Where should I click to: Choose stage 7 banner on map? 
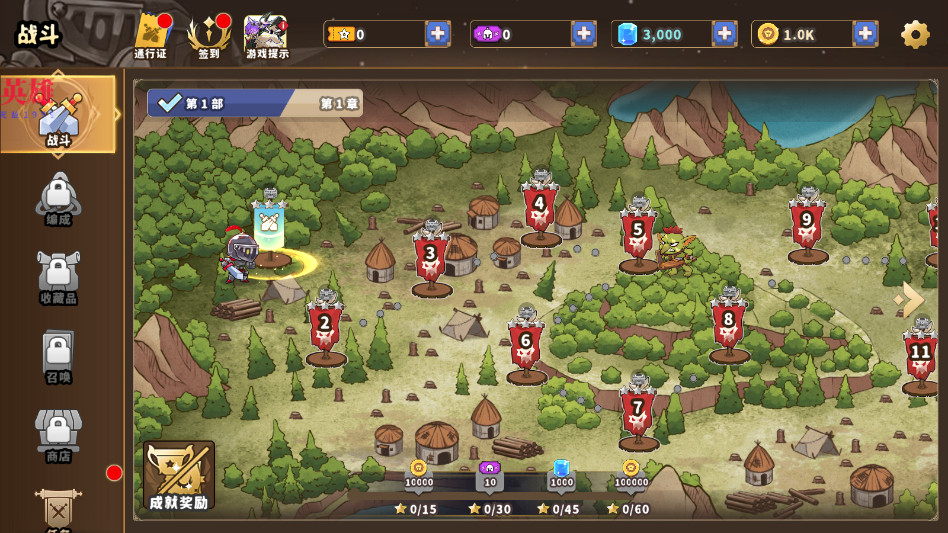(x=637, y=411)
